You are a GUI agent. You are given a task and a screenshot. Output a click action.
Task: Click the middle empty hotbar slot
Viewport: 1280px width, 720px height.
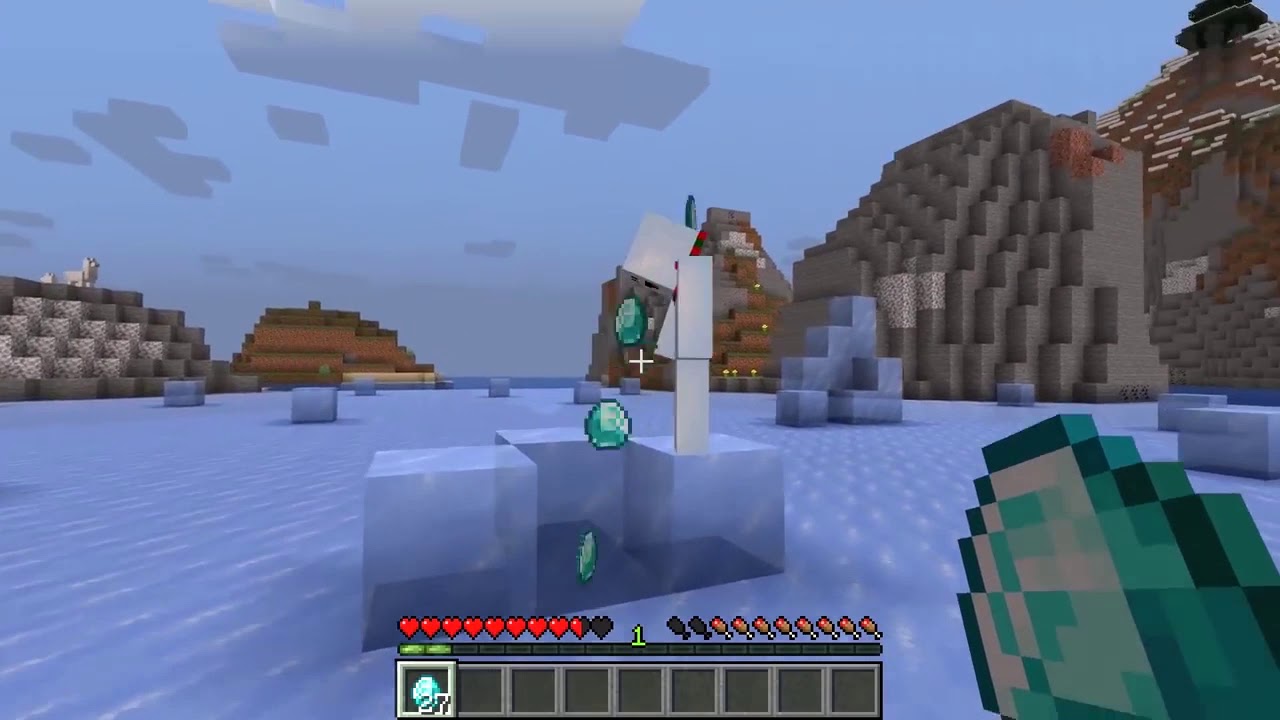coord(640,688)
